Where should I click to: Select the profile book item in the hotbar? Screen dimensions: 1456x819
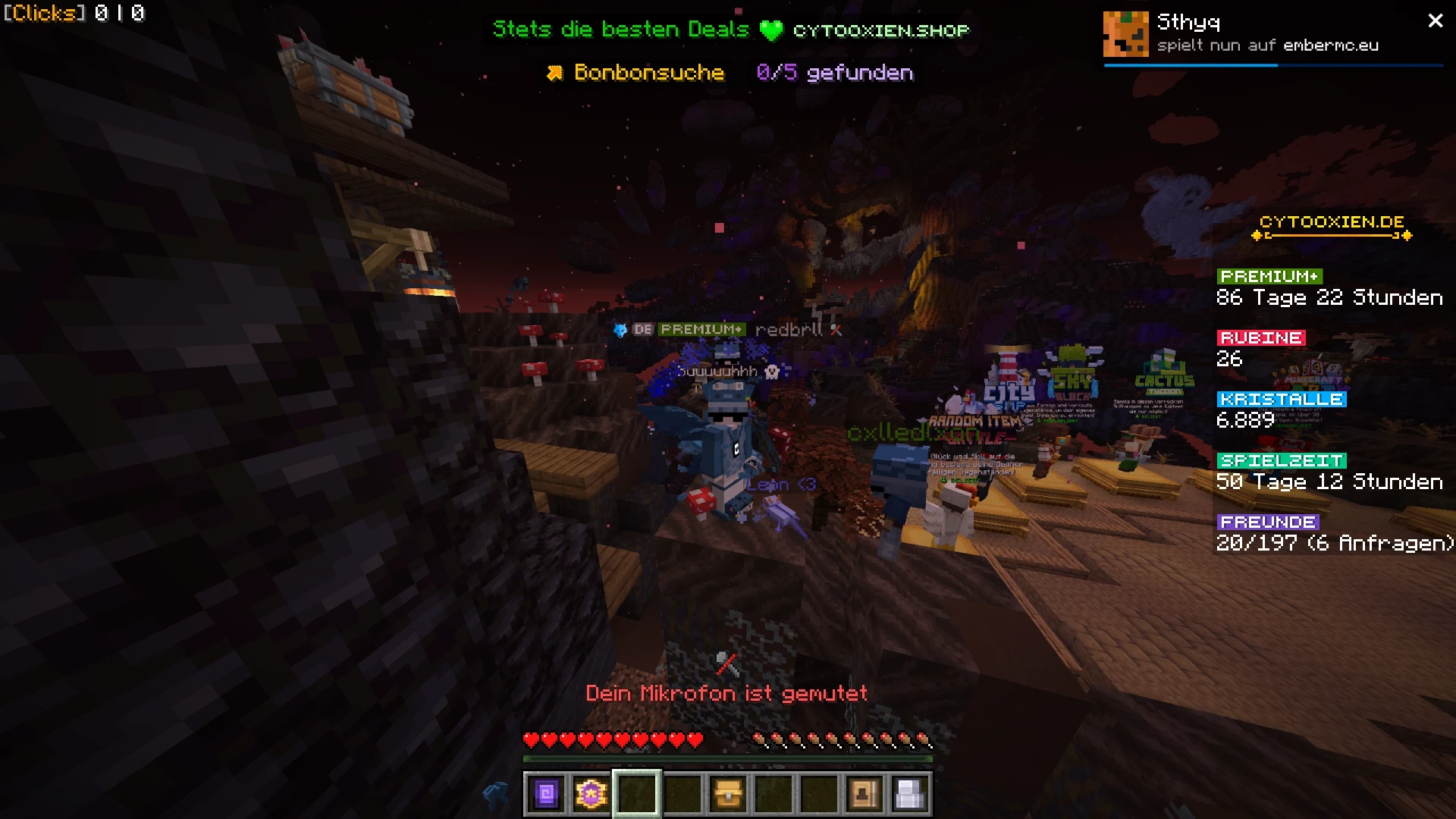866,792
